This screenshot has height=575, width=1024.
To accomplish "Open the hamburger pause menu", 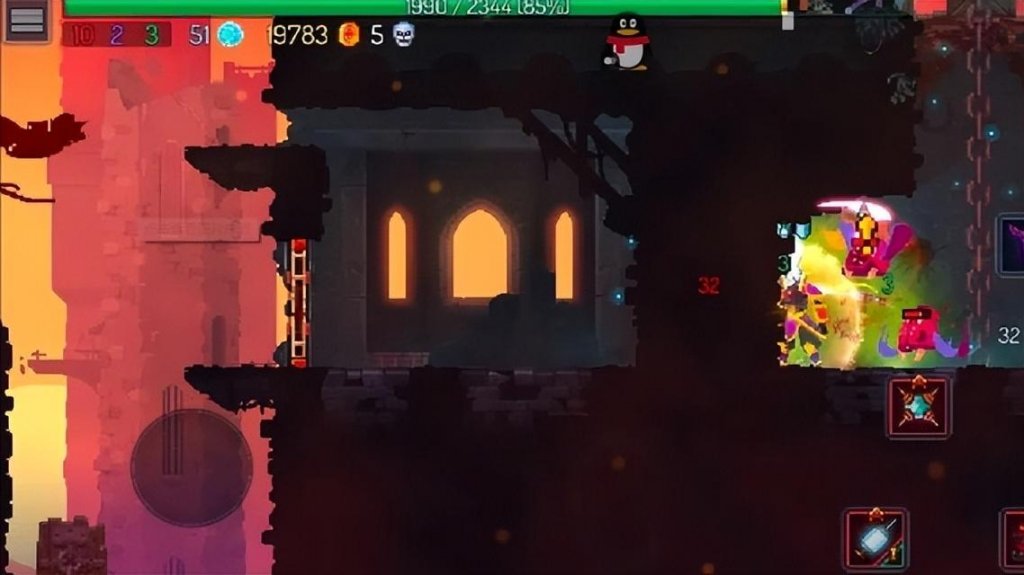I will pyautogui.click(x=27, y=21).
